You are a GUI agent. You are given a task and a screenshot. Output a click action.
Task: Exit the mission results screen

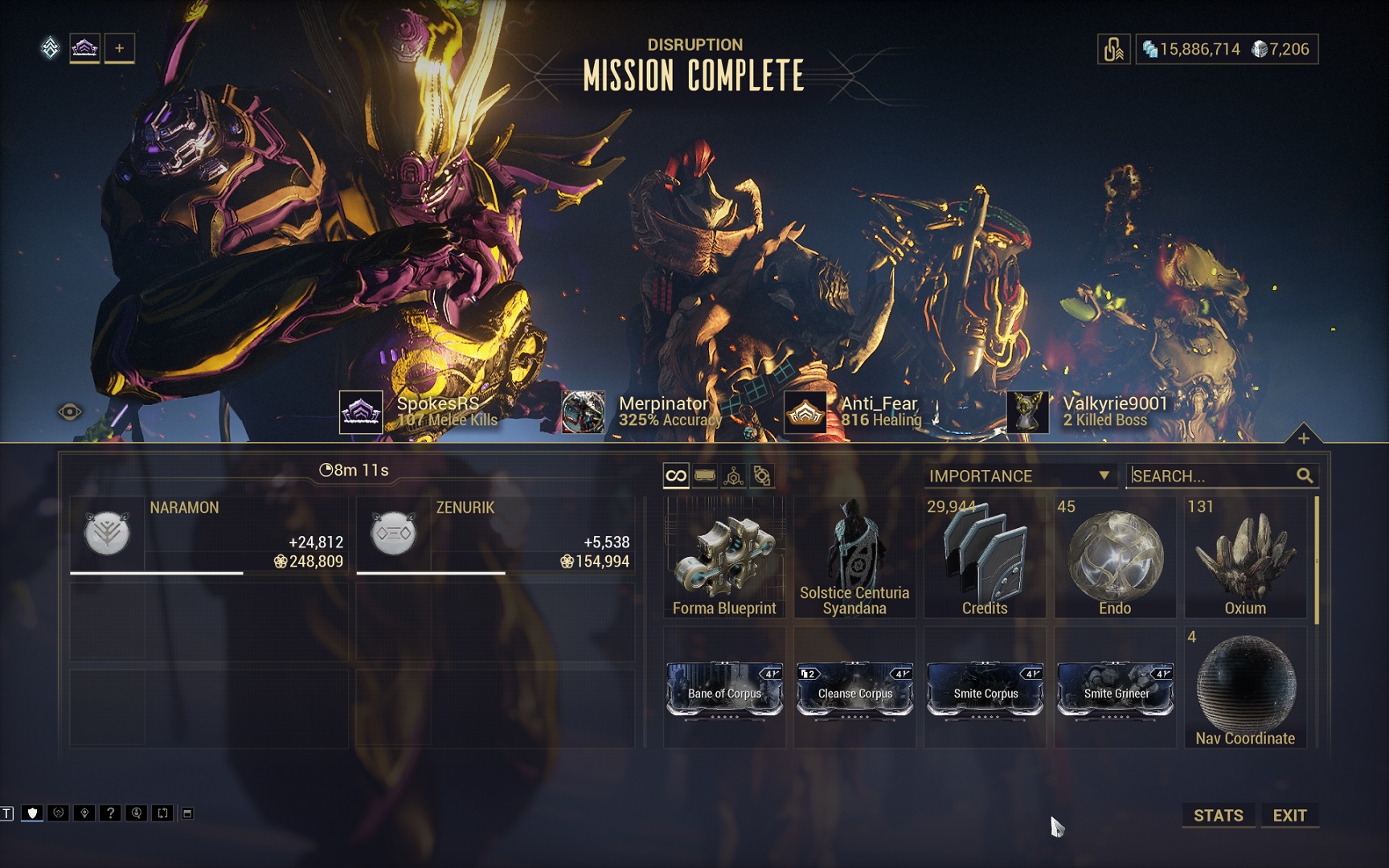pyautogui.click(x=1289, y=815)
